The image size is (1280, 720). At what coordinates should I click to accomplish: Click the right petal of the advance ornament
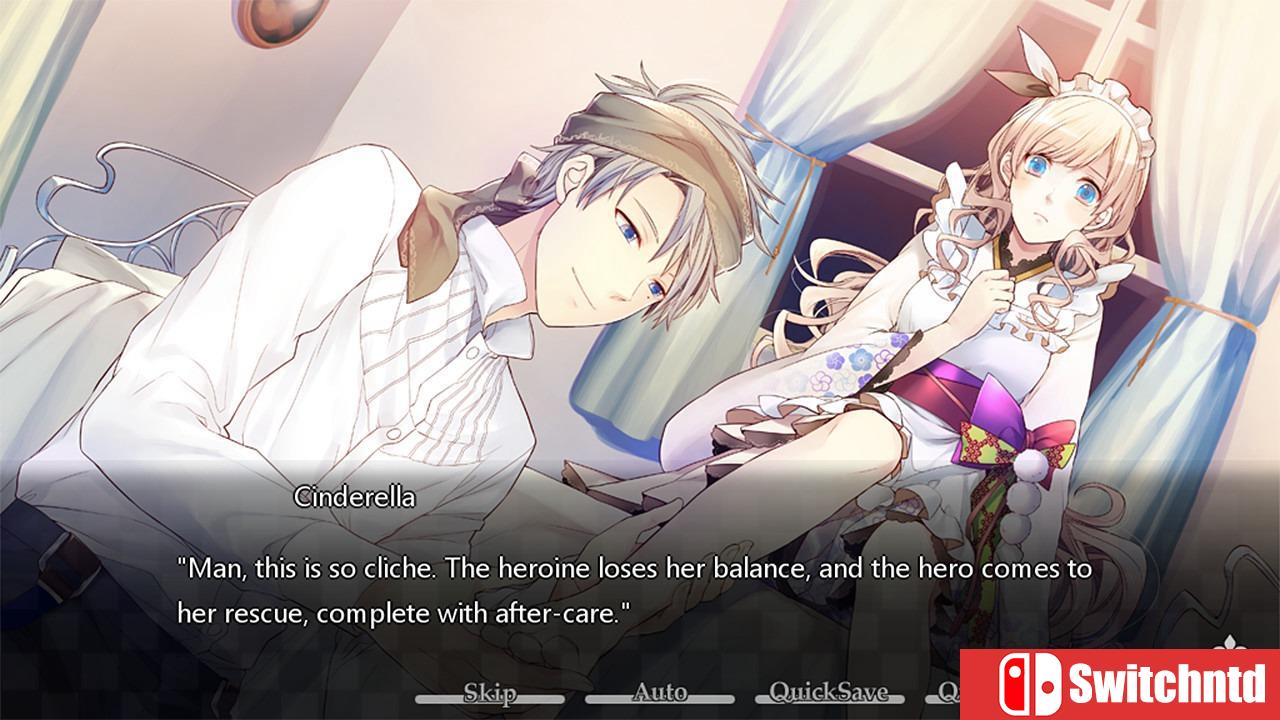point(1242,648)
